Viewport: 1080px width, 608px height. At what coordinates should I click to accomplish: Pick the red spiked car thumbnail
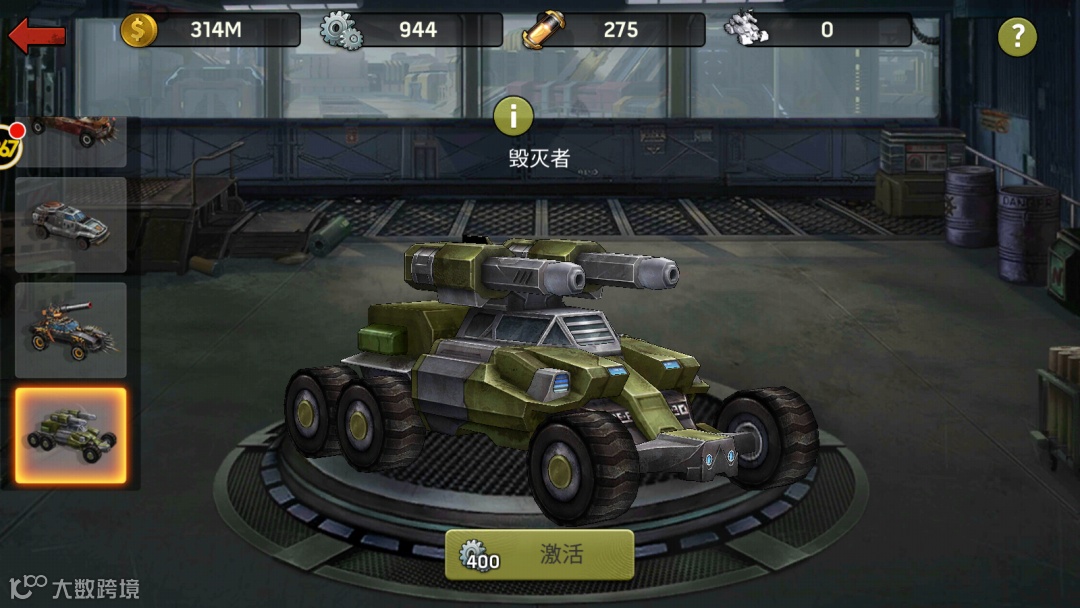coord(72,138)
